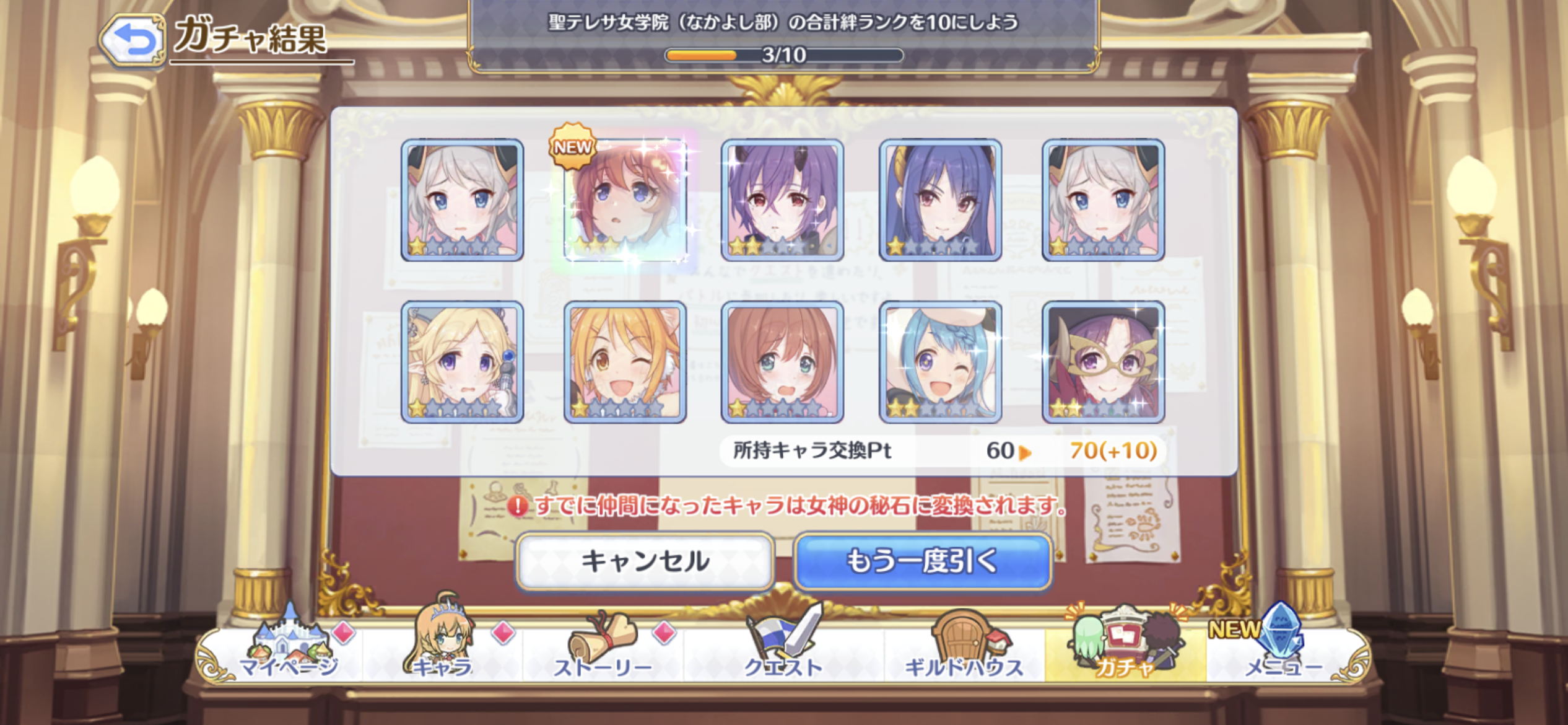Select the masked purple-haired character card
Image resolution: width=1568 pixels, height=725 pixels.
pos(1103,362)
